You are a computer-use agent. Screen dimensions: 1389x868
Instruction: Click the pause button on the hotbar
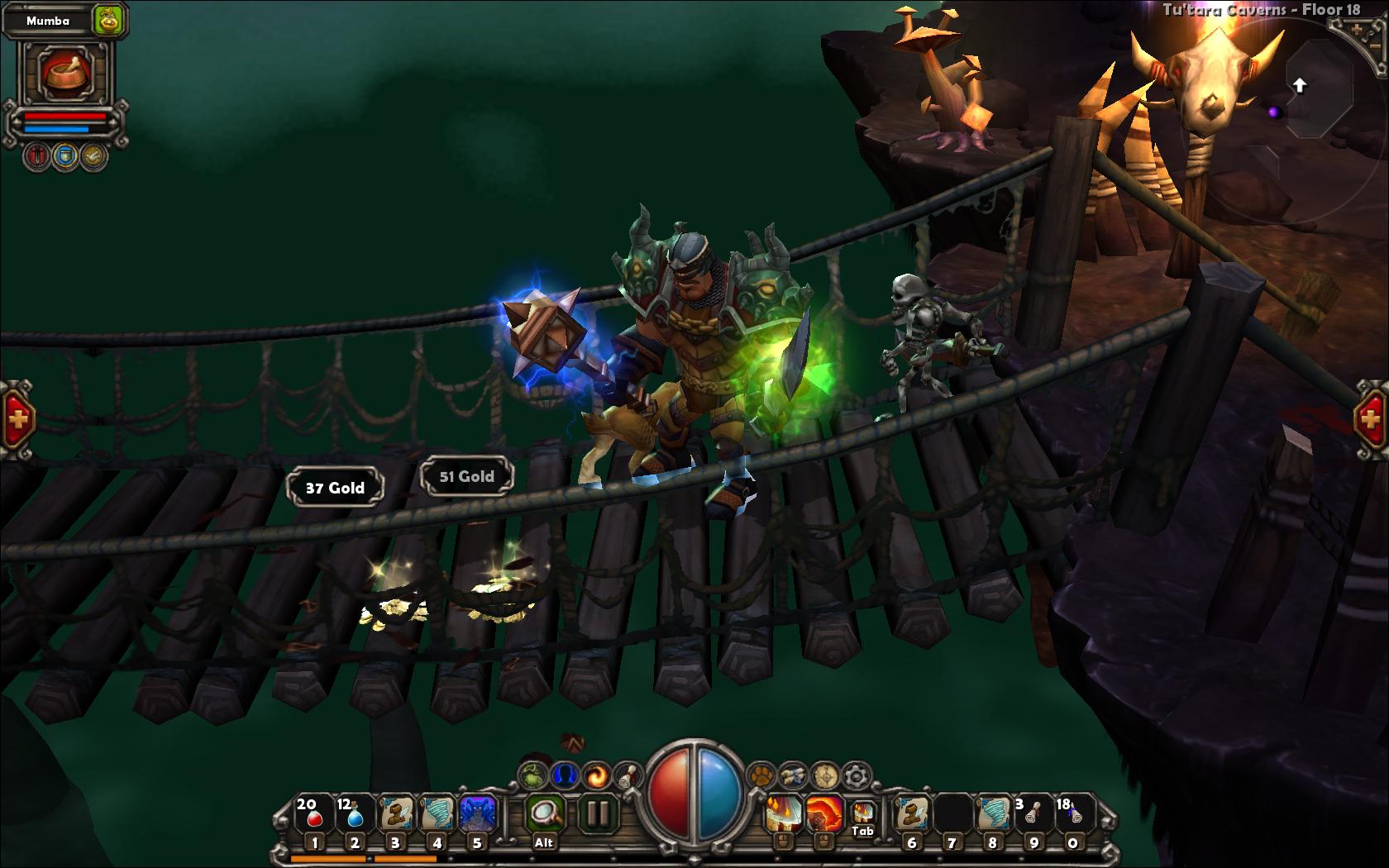click(x=596, y=814)
